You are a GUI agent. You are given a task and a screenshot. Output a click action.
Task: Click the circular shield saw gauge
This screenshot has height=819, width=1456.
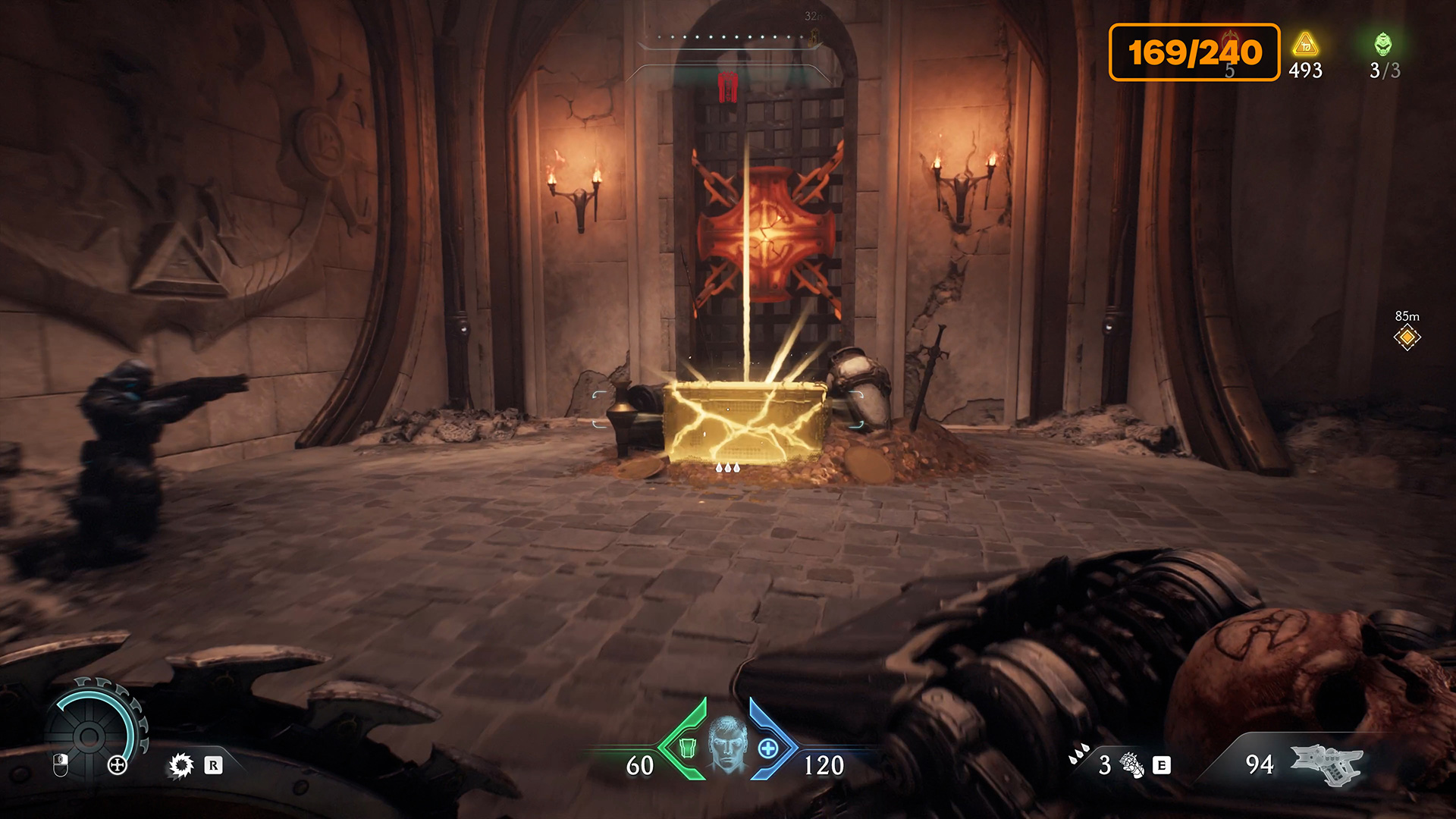coord(89,734)
